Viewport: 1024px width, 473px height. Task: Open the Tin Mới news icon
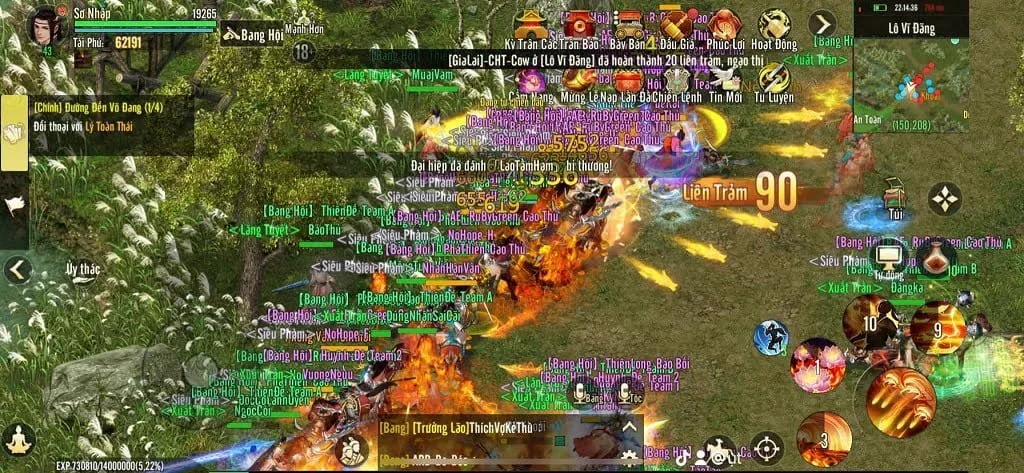[x=725, y=80]
